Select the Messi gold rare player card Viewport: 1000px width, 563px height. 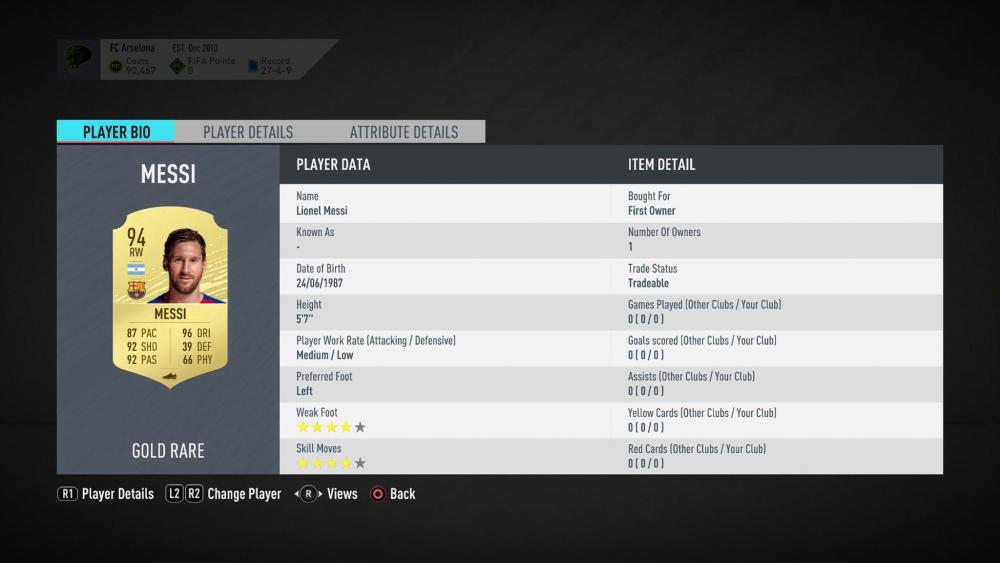pos(169,296)
